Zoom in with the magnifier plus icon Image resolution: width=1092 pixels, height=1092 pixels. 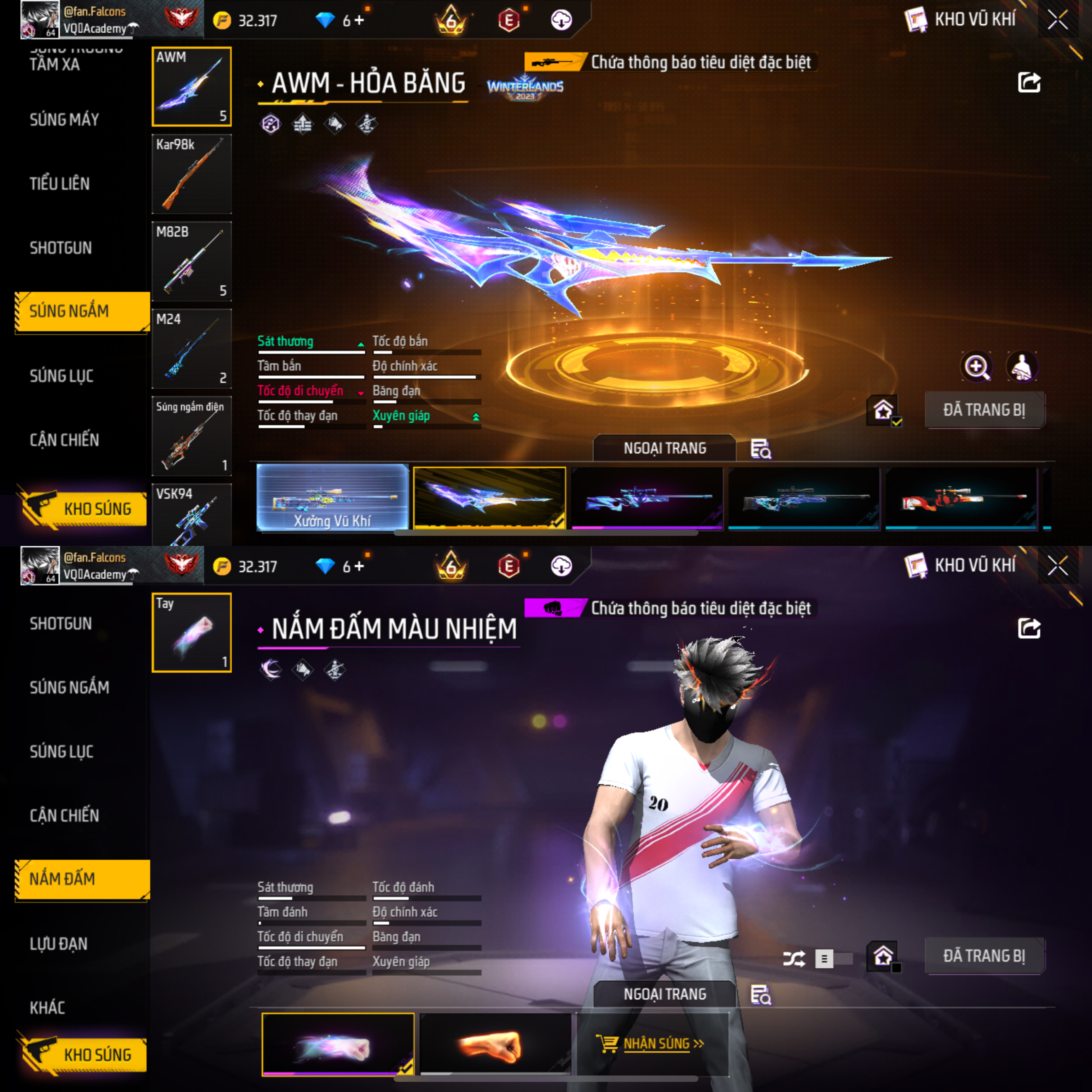point(976,367)
